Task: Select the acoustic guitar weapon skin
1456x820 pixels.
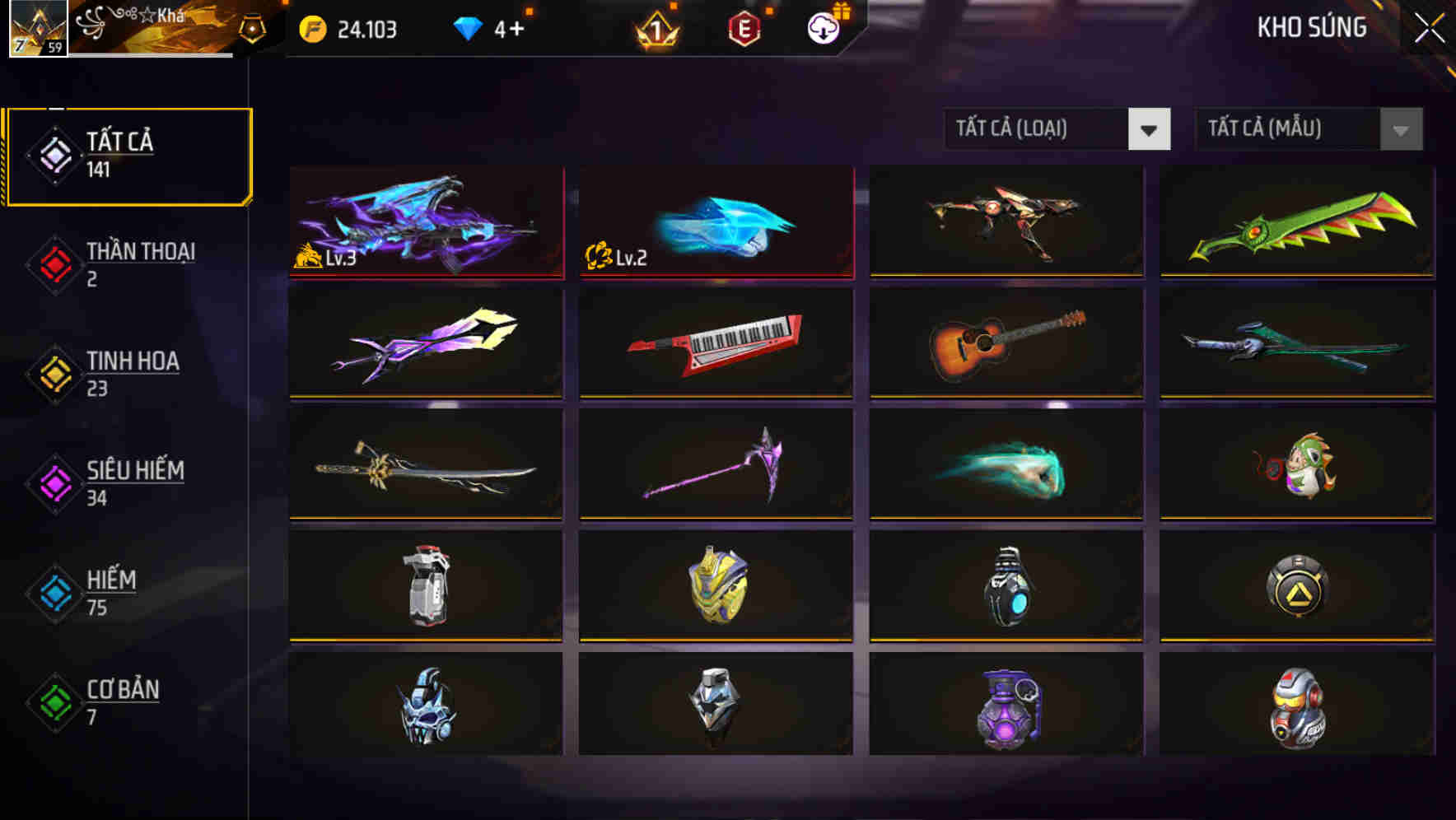Action: (x=1006, y=345)
